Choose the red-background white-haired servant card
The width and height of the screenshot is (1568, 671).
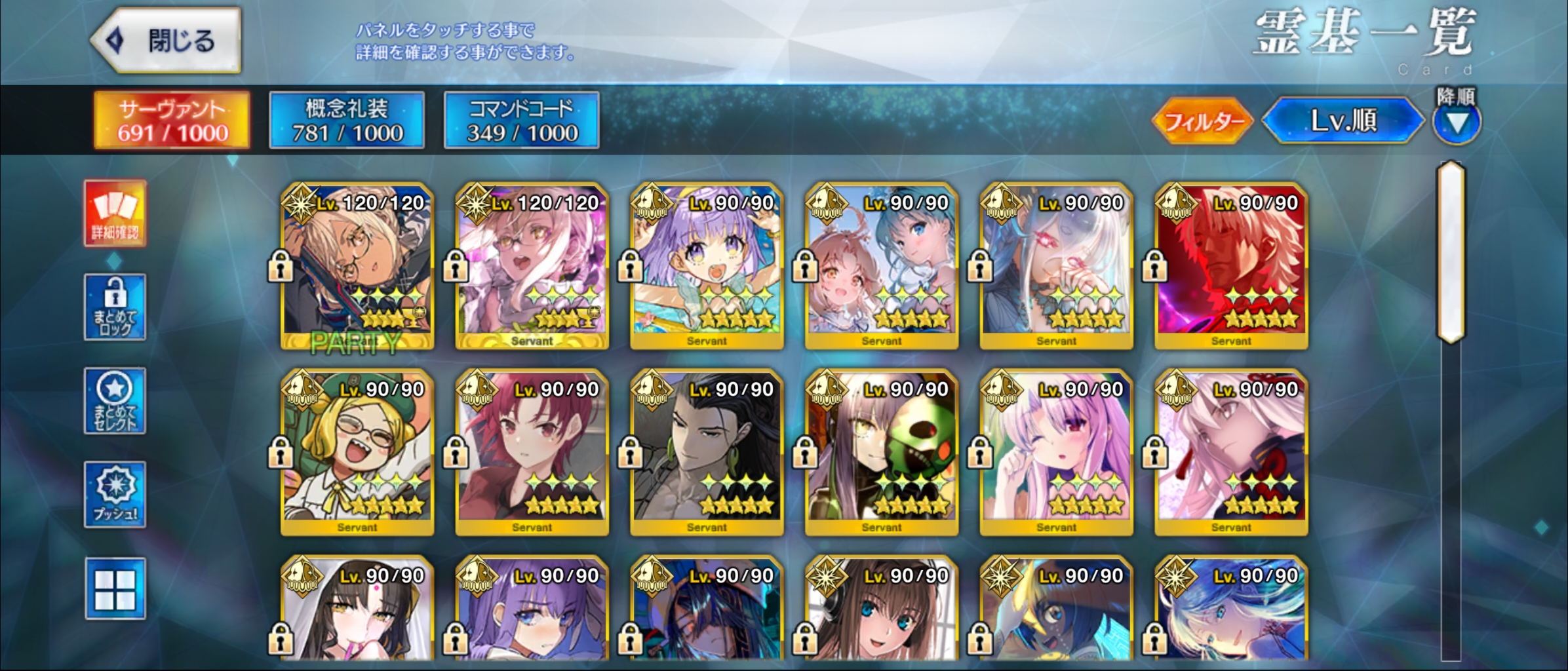pos(1231,265)
